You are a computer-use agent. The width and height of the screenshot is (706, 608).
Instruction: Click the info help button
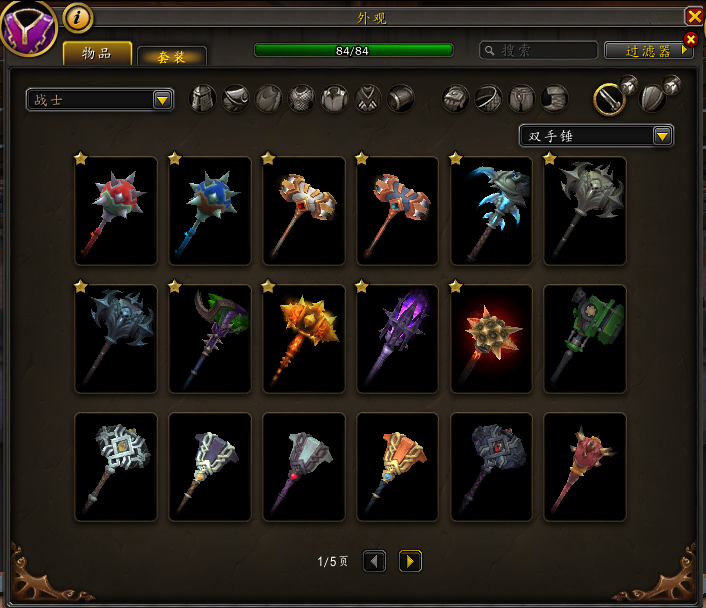click(78, 17)
